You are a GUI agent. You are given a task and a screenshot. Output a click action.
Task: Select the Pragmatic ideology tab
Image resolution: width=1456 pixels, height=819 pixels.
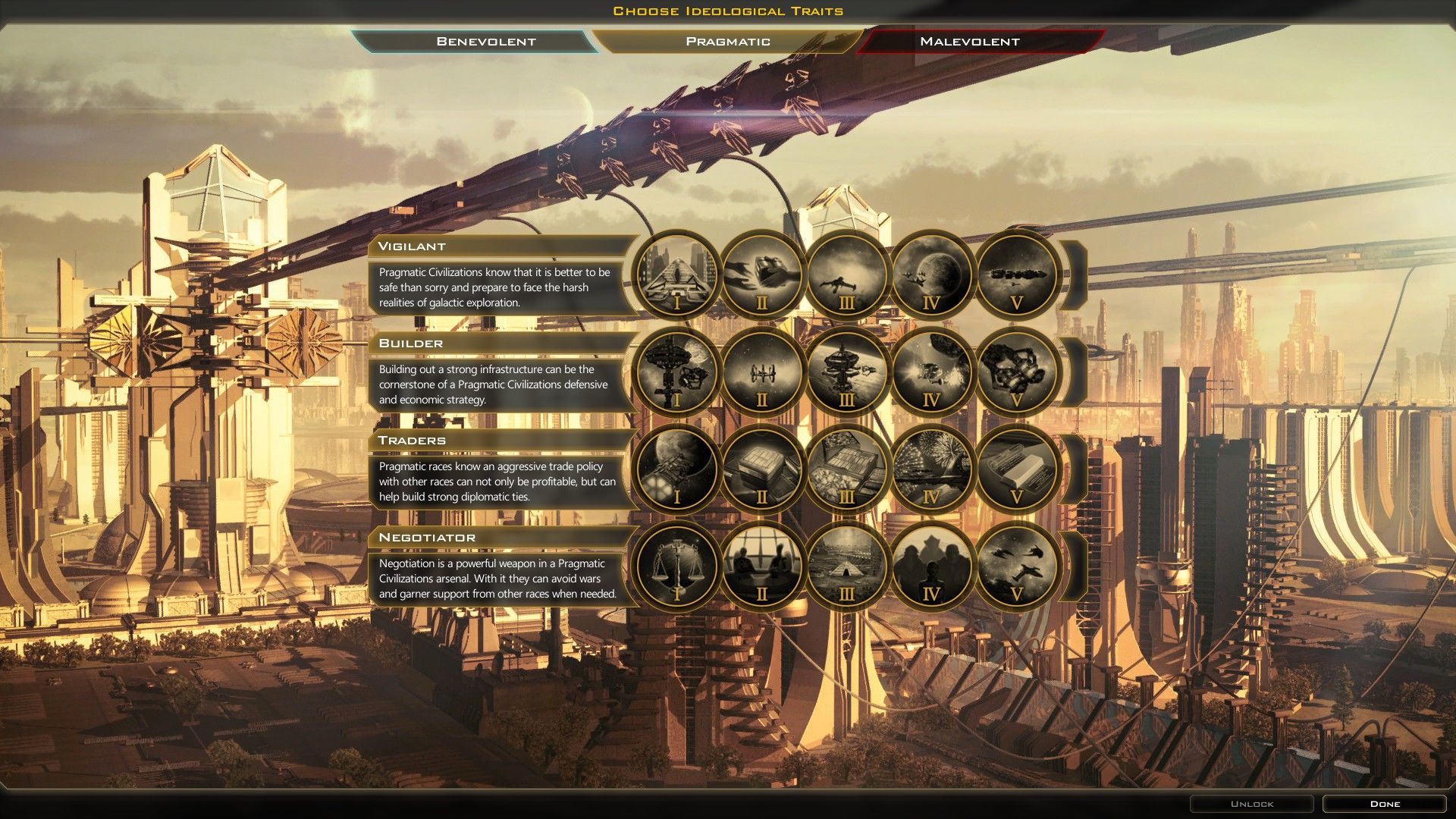(728, 42)
